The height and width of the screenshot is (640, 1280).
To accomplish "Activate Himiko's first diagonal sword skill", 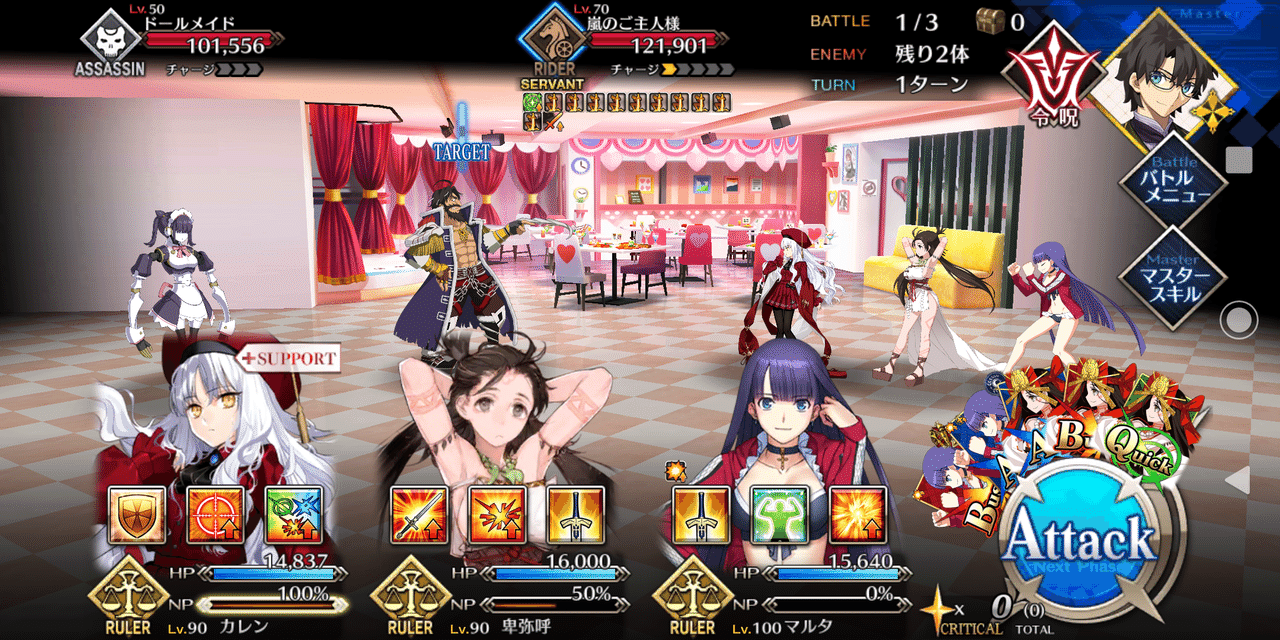I will [x=417, y=516].
